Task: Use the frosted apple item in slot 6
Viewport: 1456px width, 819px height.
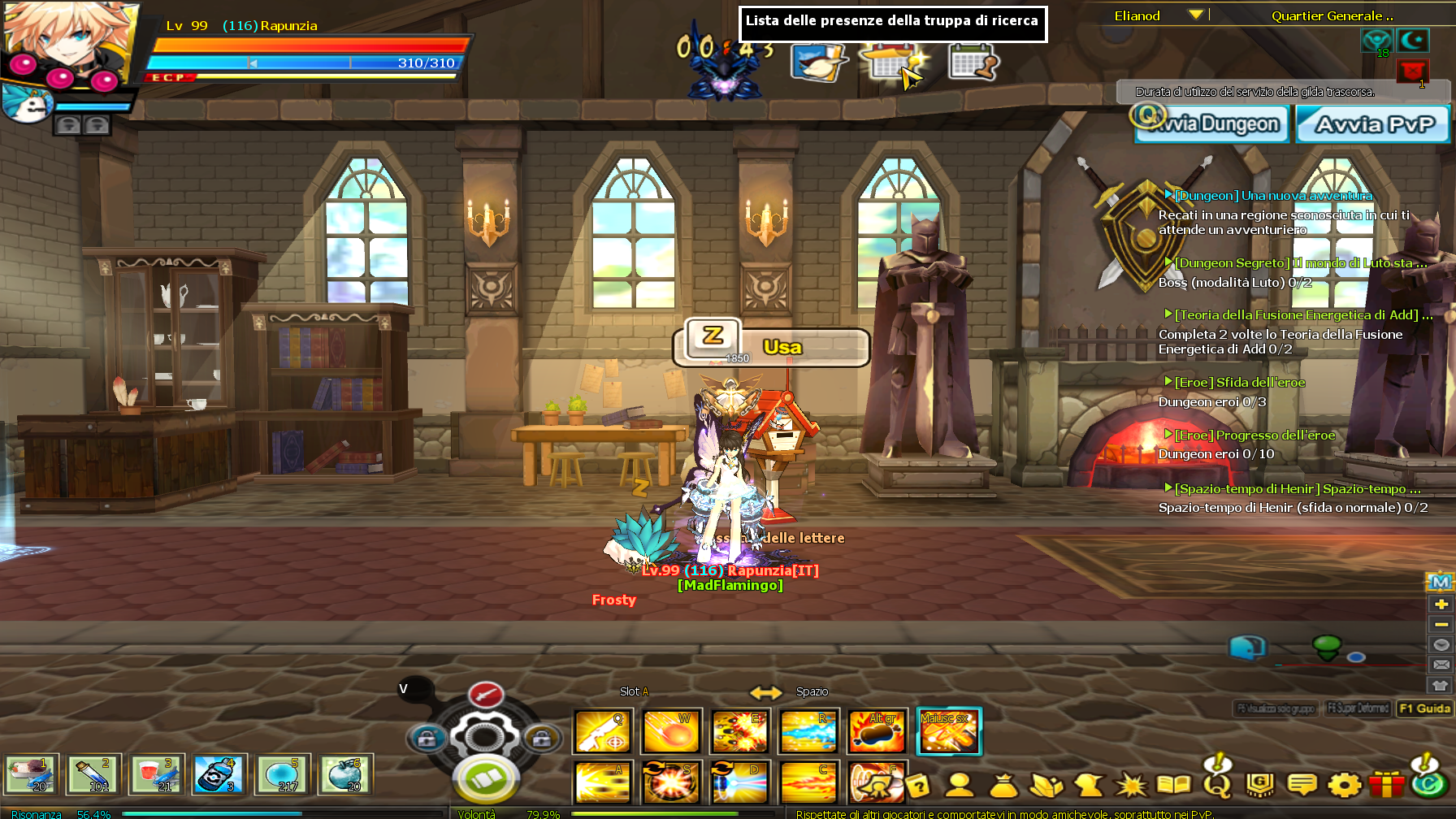Action: coord(345,774)
